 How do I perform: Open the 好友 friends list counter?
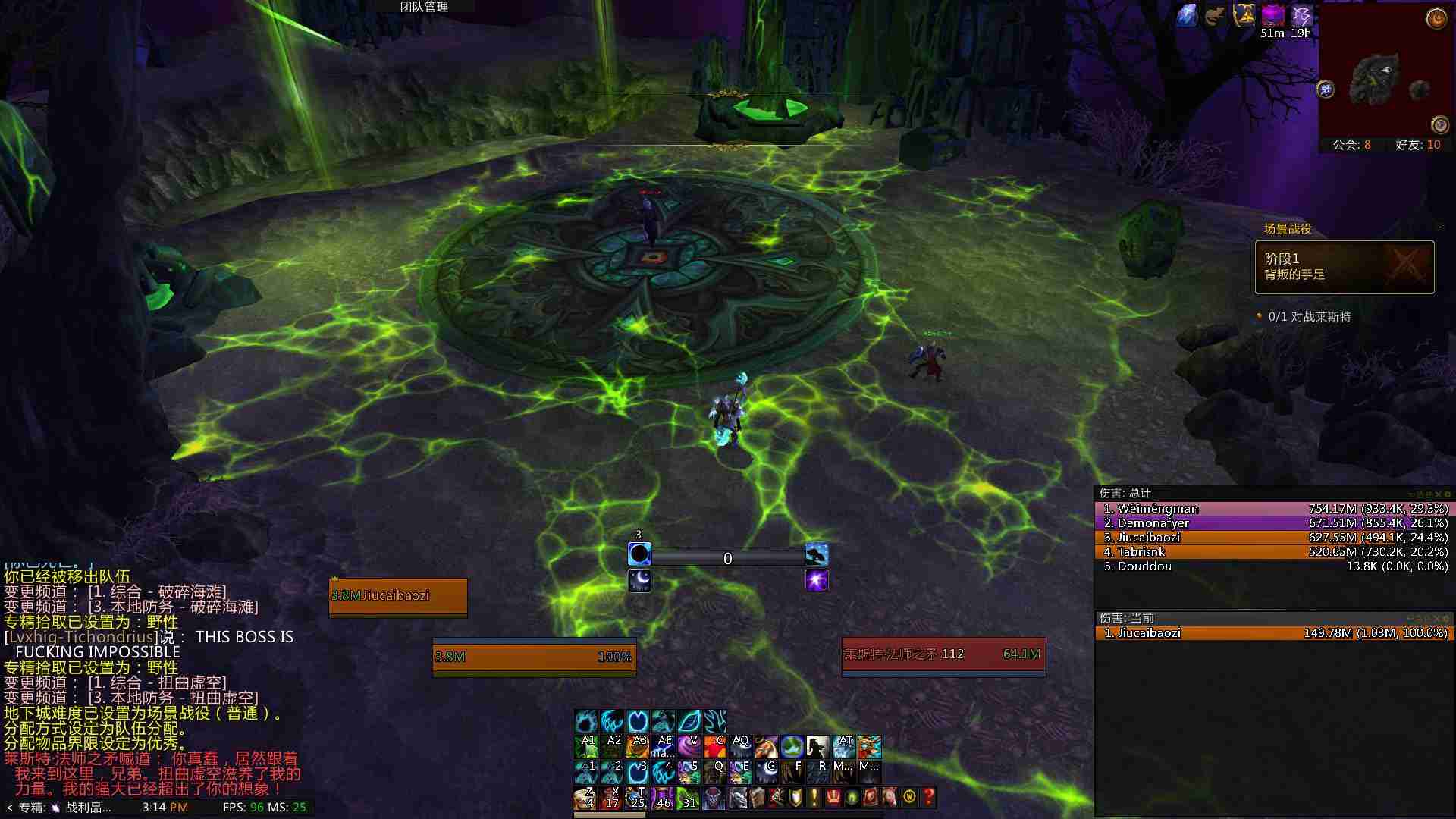1417,145
